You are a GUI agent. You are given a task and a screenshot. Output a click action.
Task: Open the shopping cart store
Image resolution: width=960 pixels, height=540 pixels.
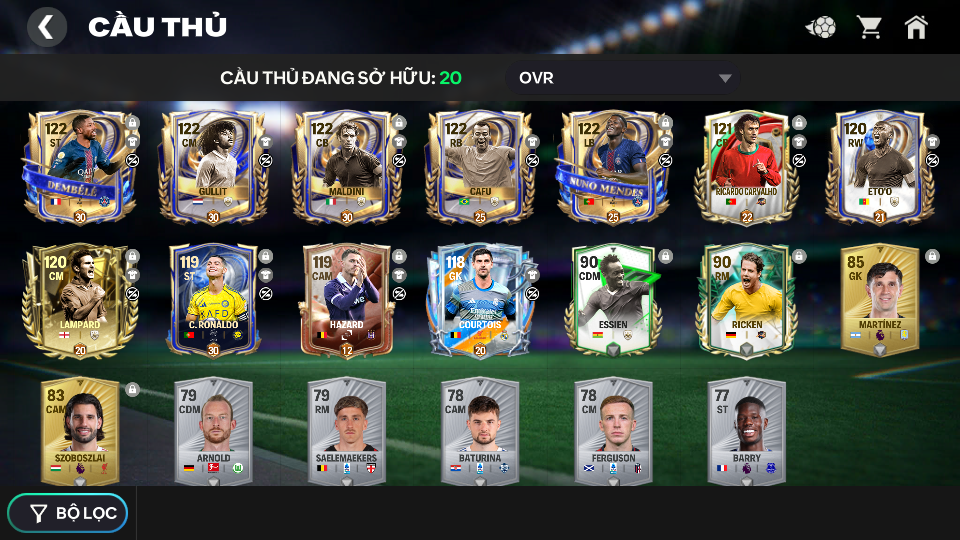tap(869, 27)
